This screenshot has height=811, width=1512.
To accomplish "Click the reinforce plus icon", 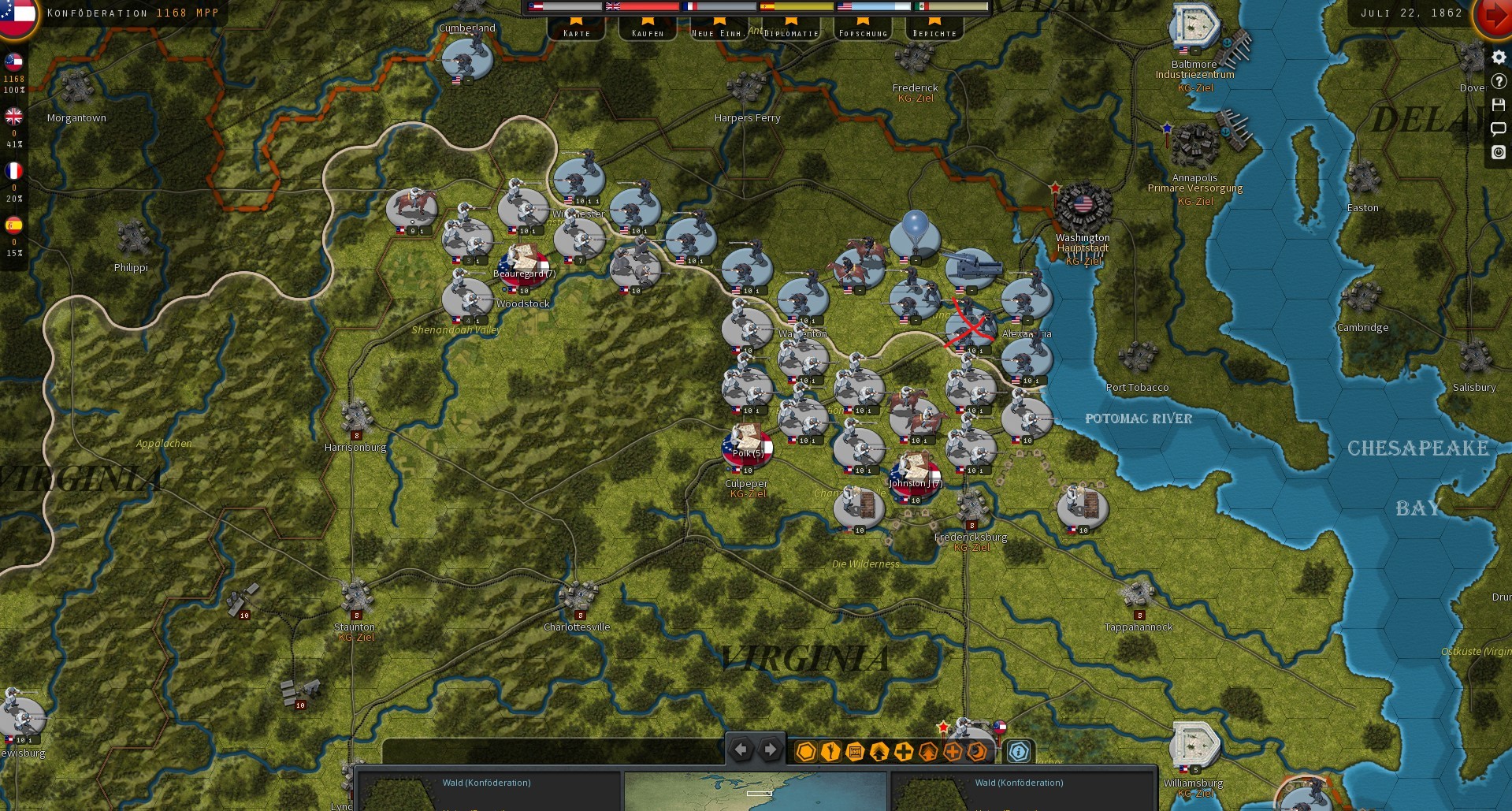I will click(x=903, y=753).
